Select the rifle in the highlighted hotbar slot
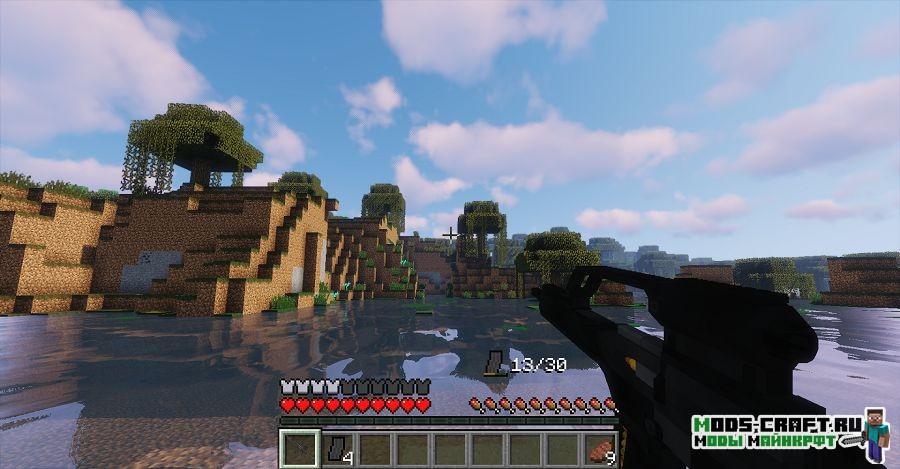This screenshot has height=469, width=900. tap(298, 449)
